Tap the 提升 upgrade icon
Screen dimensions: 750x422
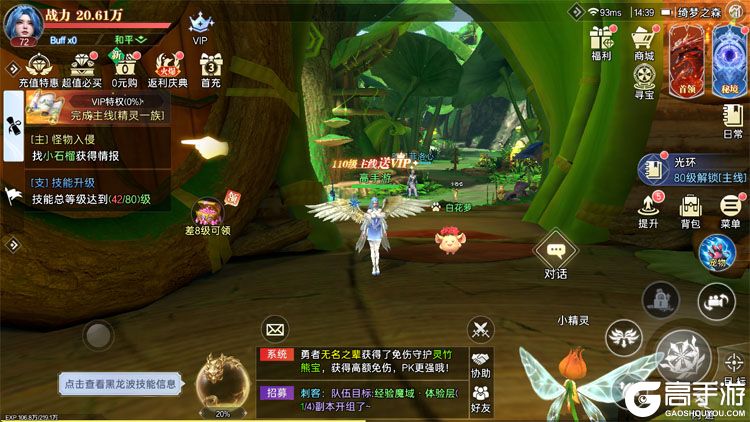(x=648, y=208)
